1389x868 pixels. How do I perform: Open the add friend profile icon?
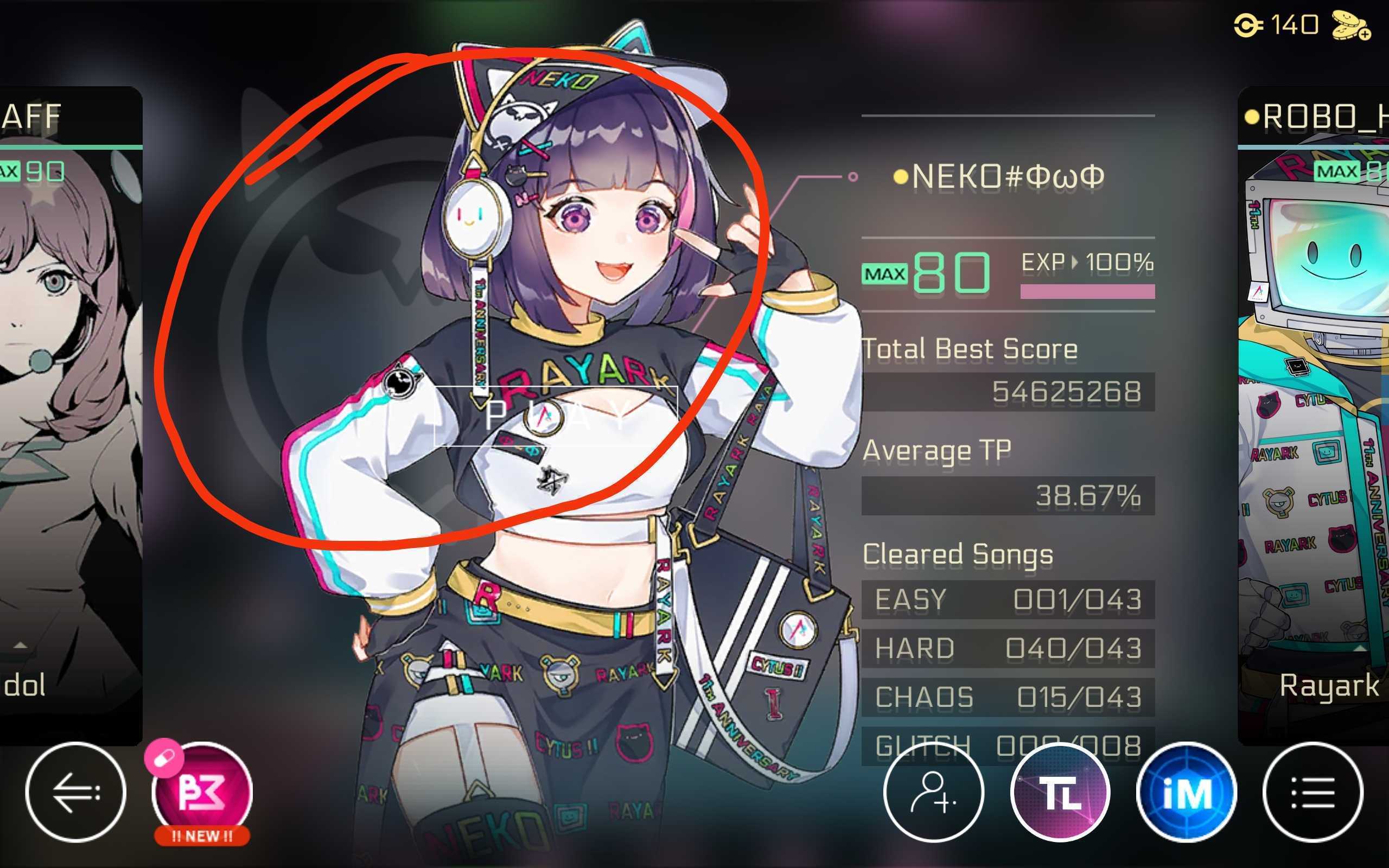pos(933,792)
